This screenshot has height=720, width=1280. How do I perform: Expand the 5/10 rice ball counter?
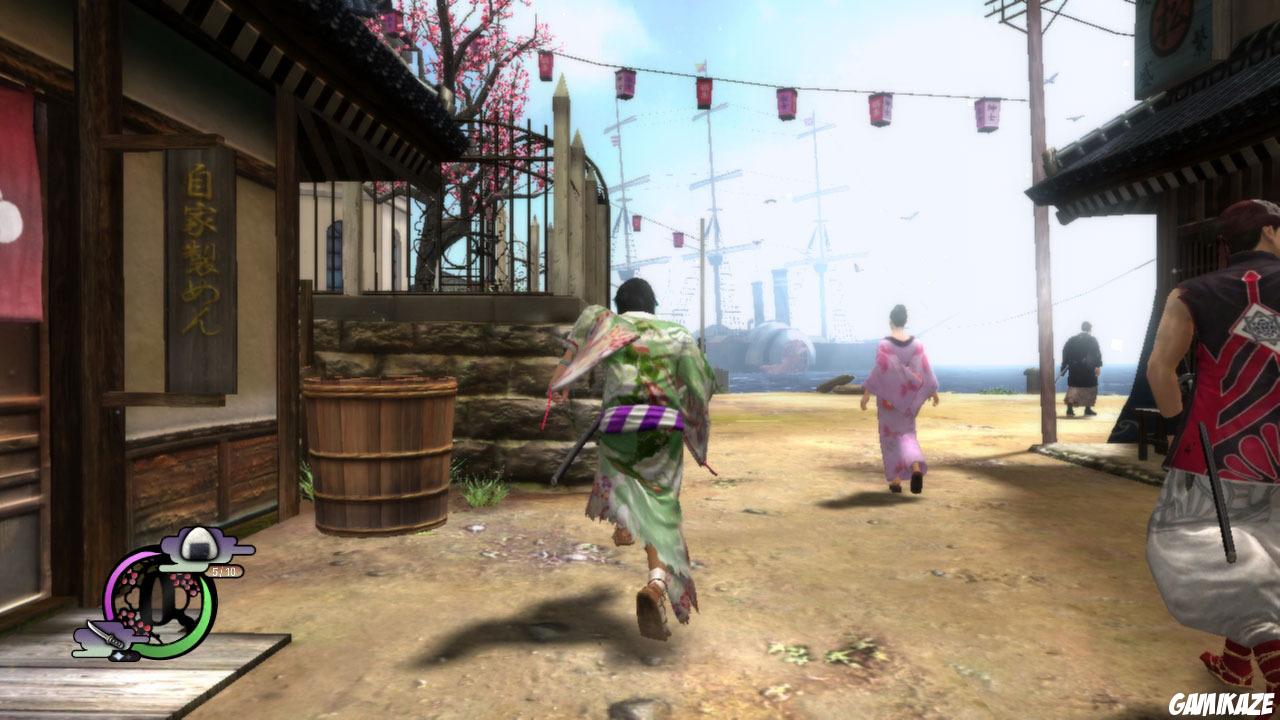point(223,571)
